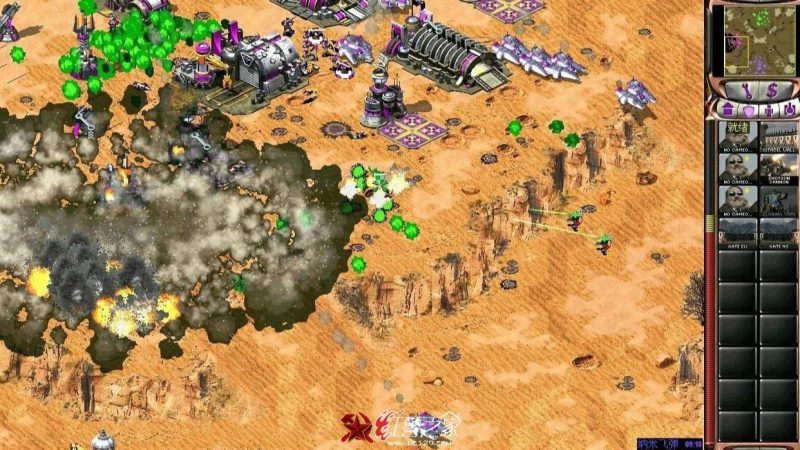Image resolution: width=800 pixels, height=450 pixels.
Task: Choose the Citadel Wall build cameo
Action: pyautogui.click(x=777, y=134)
